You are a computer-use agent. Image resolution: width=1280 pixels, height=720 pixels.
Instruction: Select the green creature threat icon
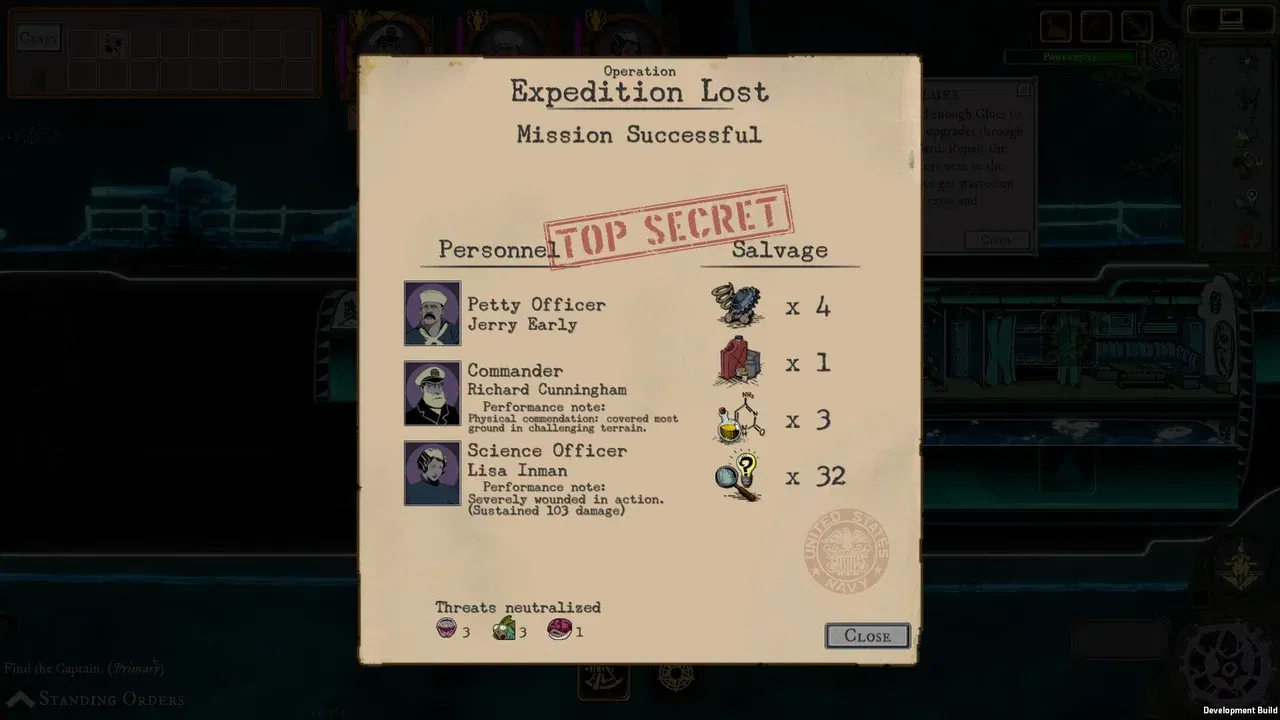click(x=502, y=629)
